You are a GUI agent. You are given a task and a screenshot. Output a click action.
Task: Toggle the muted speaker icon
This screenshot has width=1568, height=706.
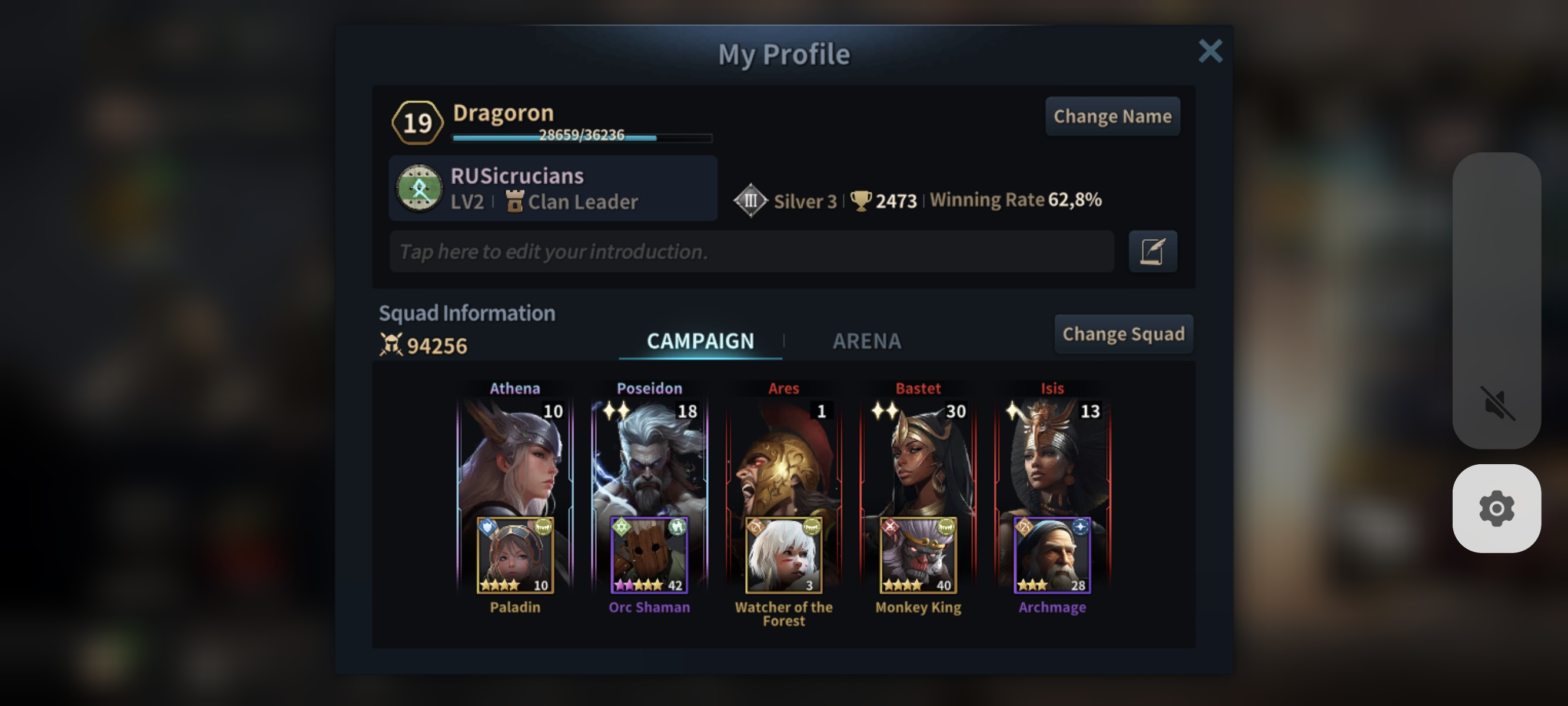[x=1497, y=403]
